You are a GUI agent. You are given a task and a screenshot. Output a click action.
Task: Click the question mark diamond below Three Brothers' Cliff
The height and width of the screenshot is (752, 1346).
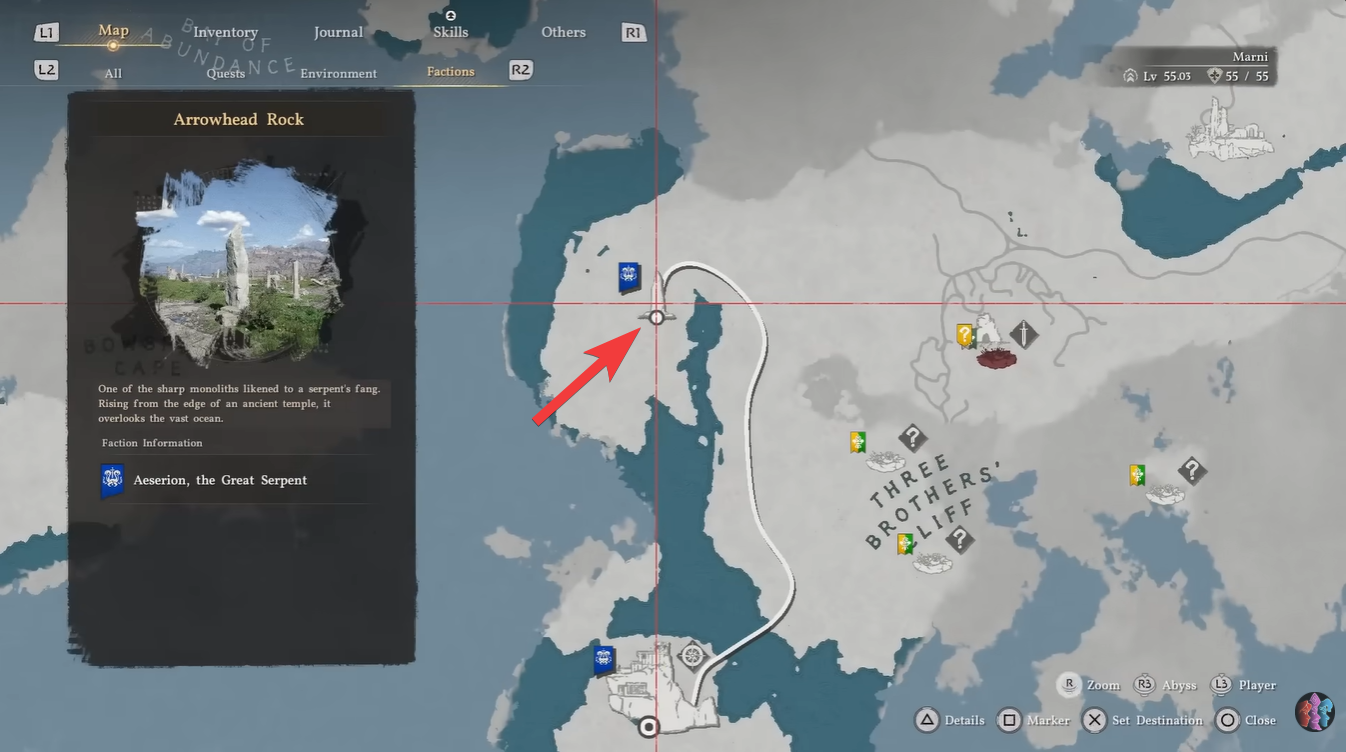pos(958,541)
